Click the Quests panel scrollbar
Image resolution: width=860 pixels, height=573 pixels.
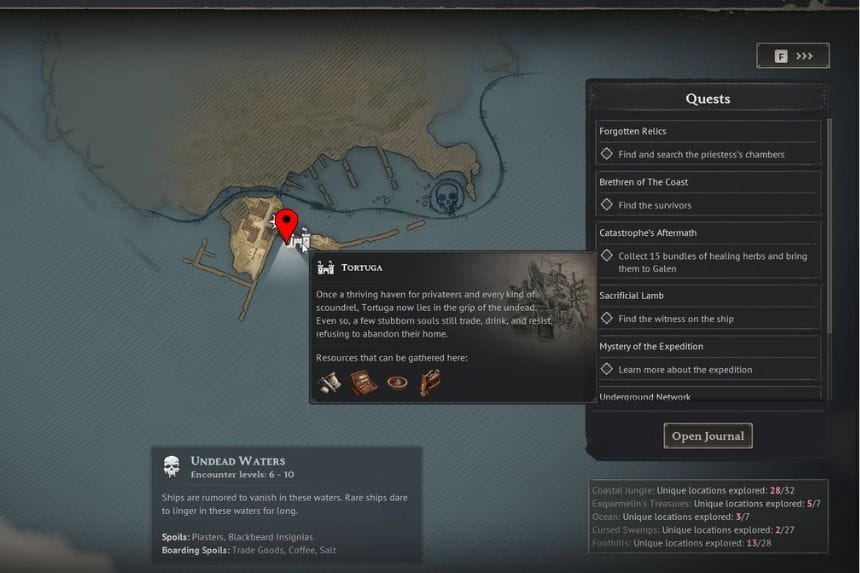pos(828,225)
